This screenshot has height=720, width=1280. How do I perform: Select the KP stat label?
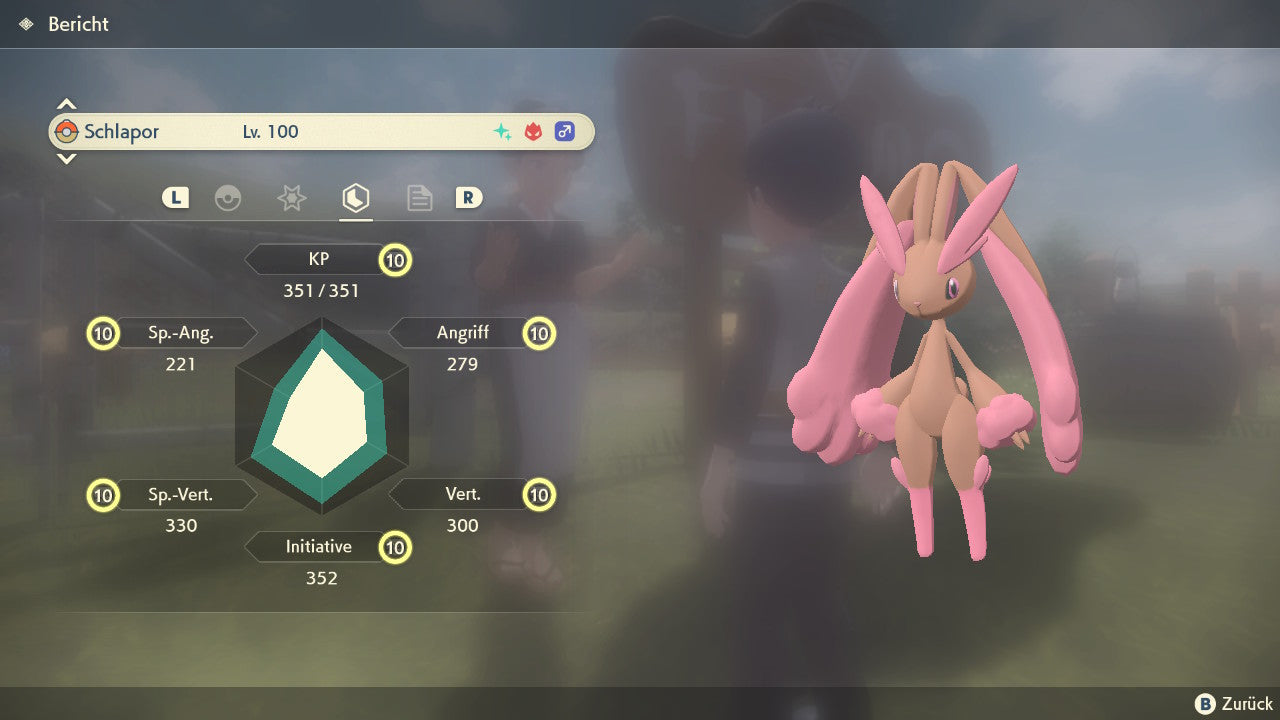pyautogui.click(x=318, y=260)
